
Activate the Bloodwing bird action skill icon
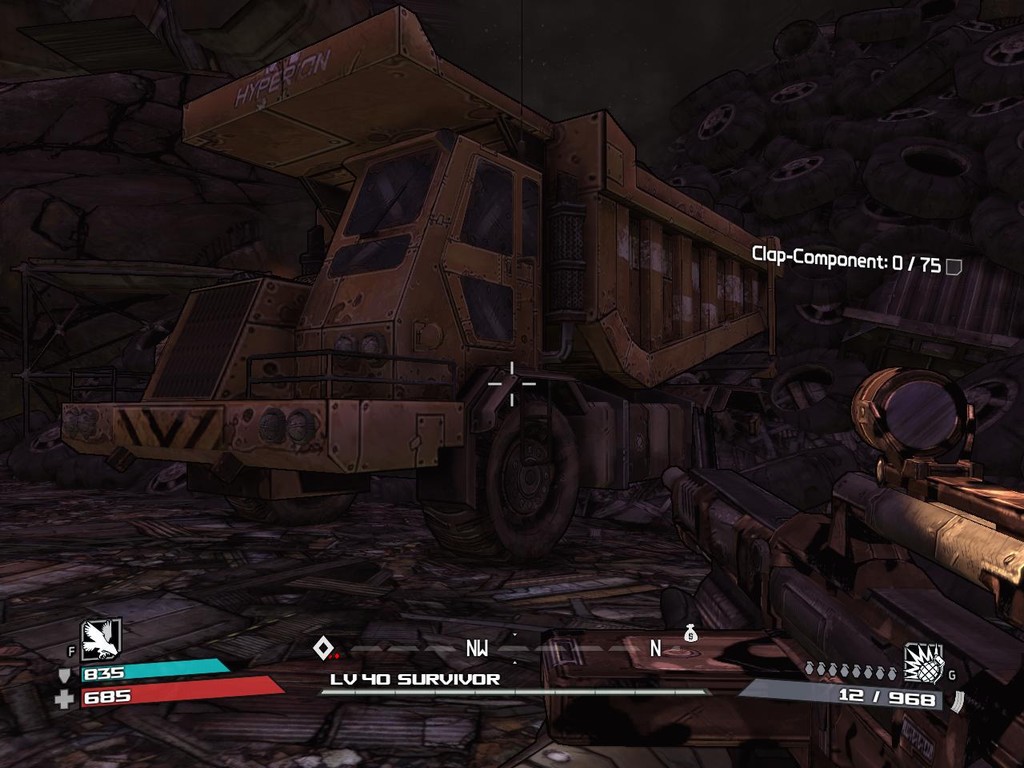[101, 640]
